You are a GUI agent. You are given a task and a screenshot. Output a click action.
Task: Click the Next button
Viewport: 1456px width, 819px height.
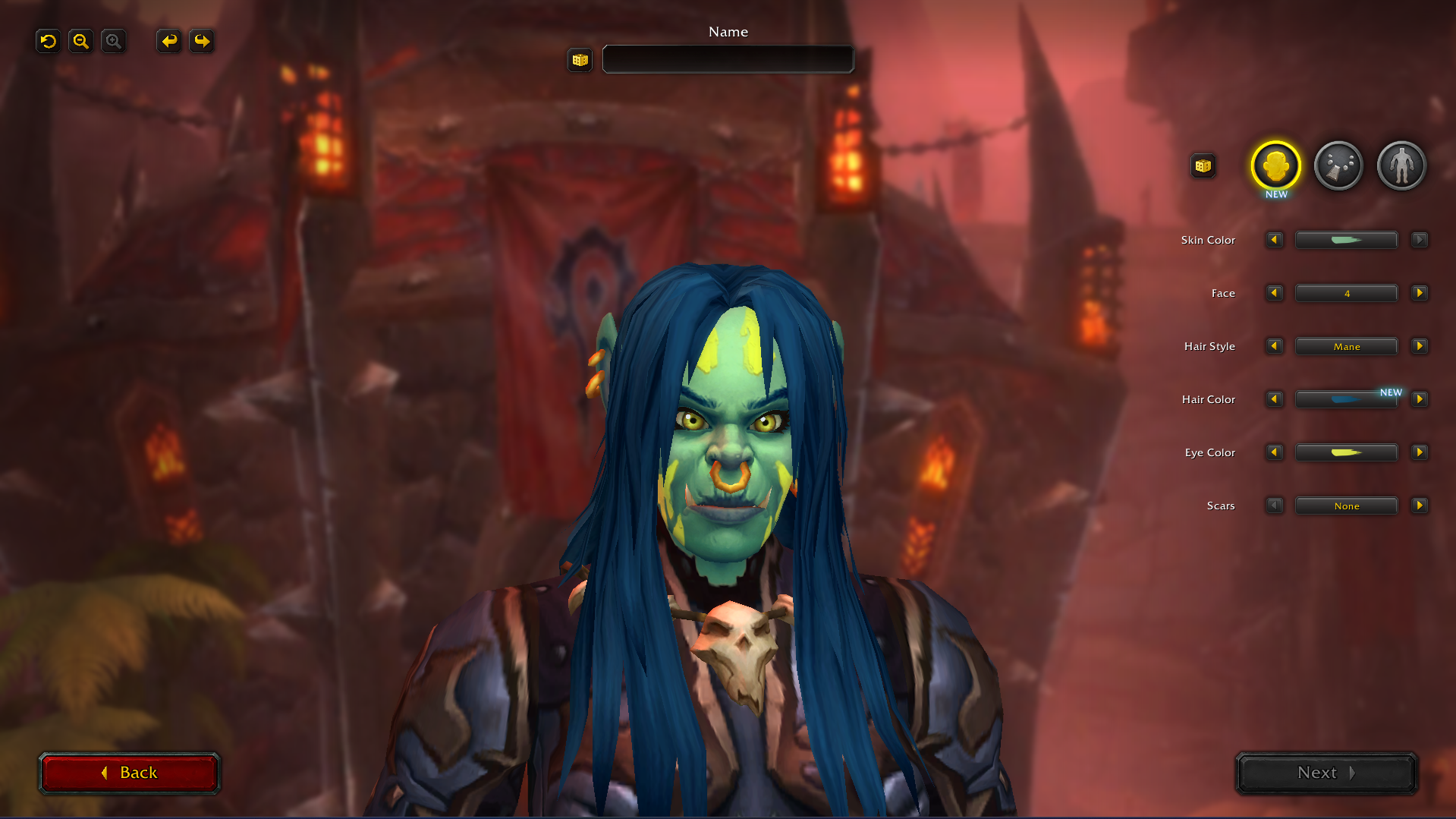(x=1325, y=773)
